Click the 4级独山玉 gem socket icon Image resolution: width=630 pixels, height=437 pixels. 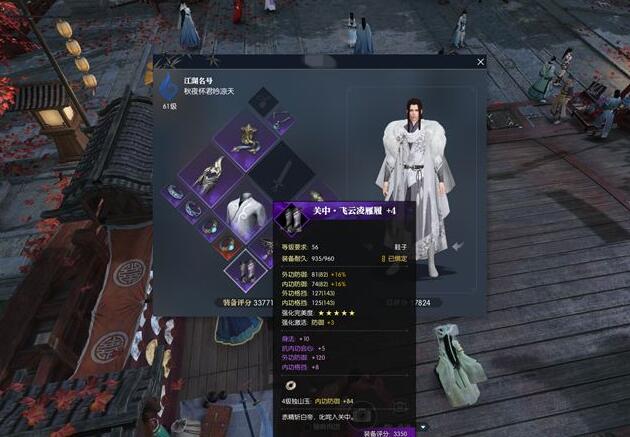(289, 386)
